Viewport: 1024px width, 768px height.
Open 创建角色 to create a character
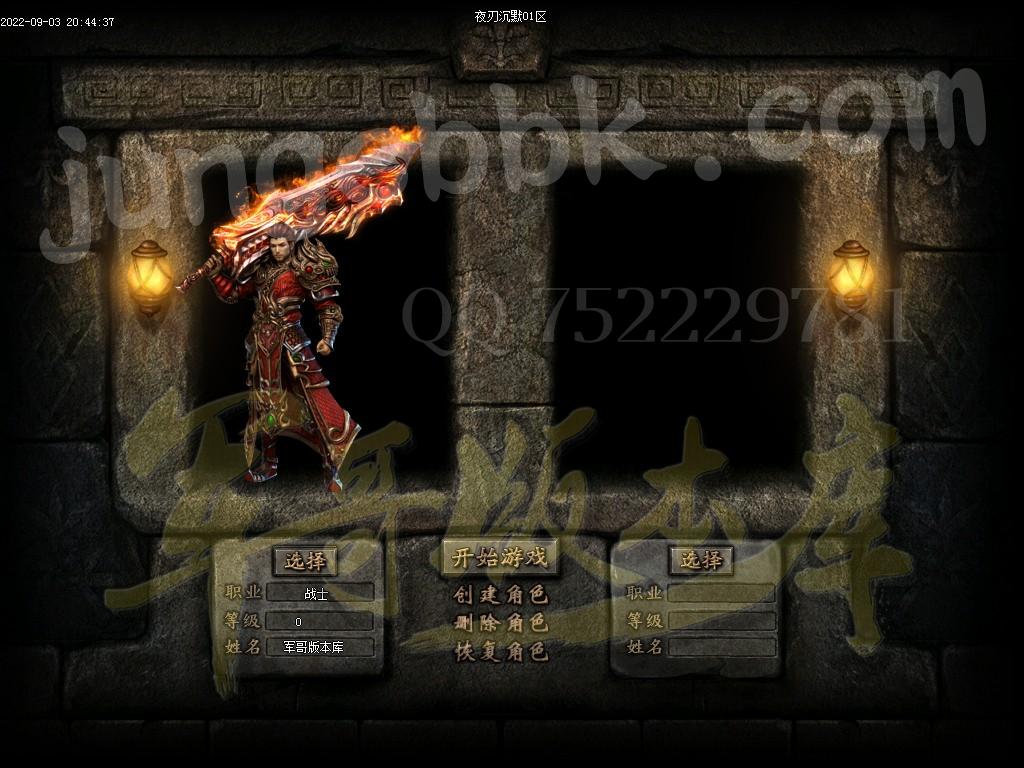coord(500,595)
